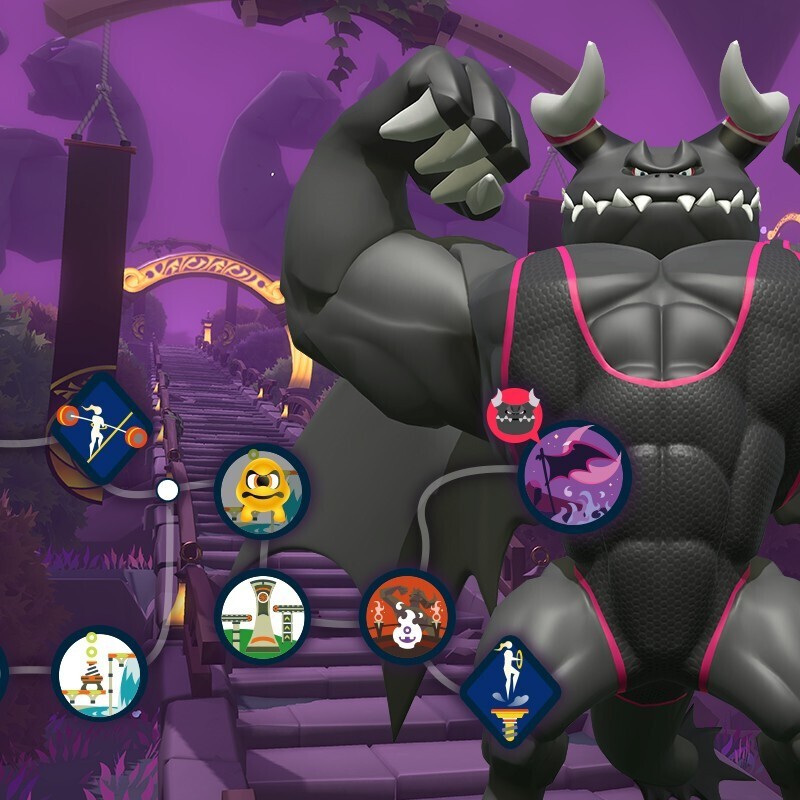Open the green tower level node
800x800 pixels.
pos(263,617)
